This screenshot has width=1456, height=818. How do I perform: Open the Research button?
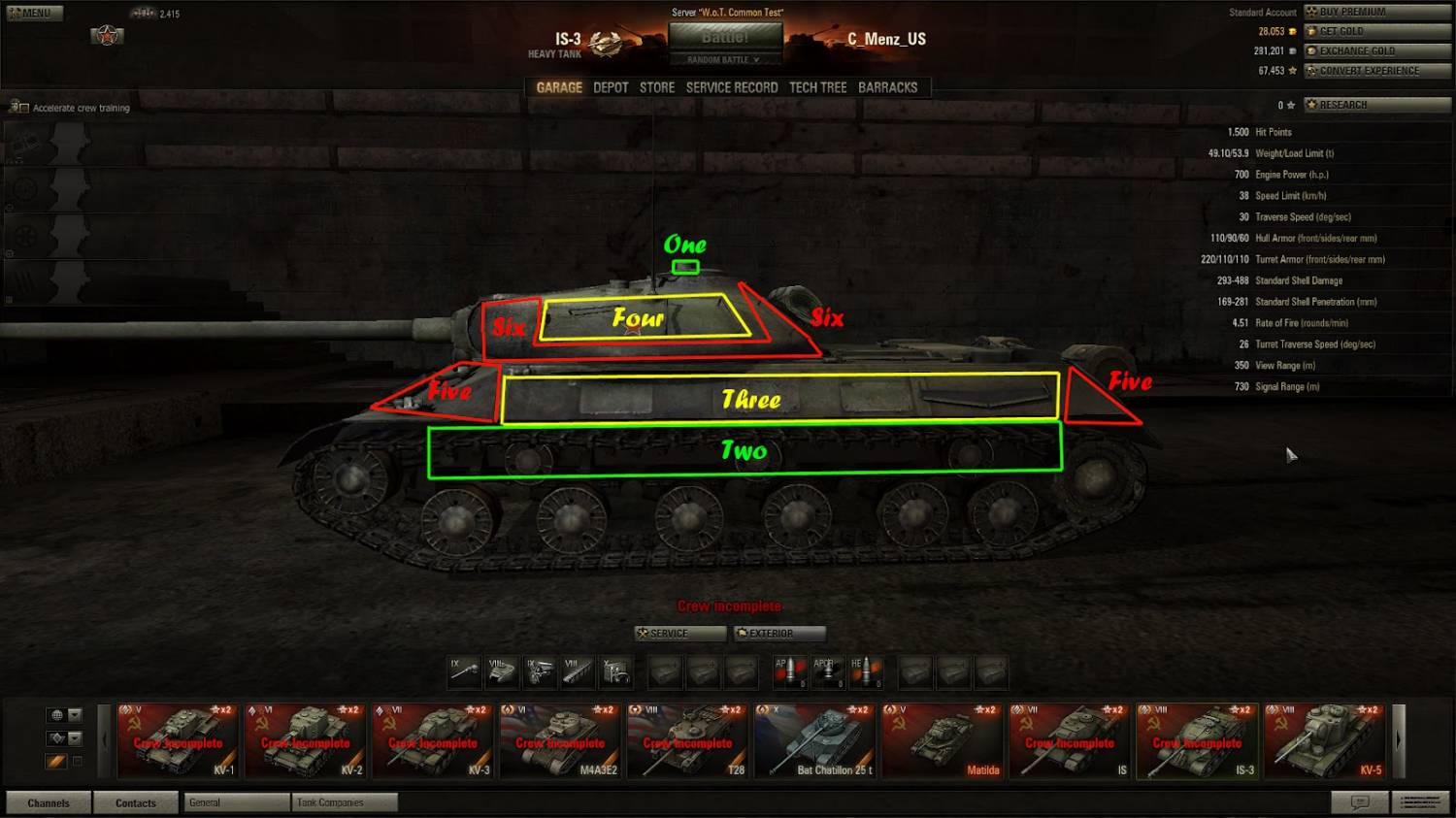click(x=1377, y=105)
